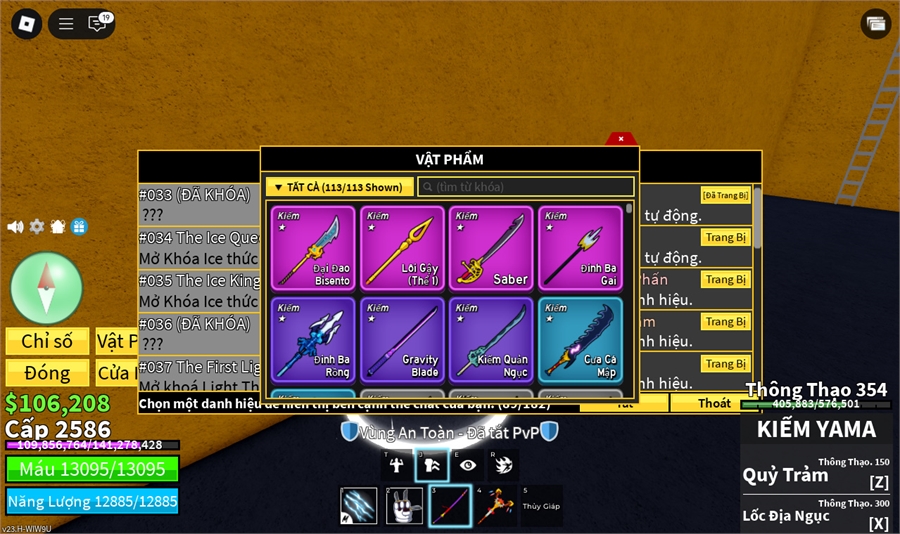Choose the Lôi Gậy (Thể 1) staff
The image size is (900, 534).
pyautogui.click(x=402, y=248)
